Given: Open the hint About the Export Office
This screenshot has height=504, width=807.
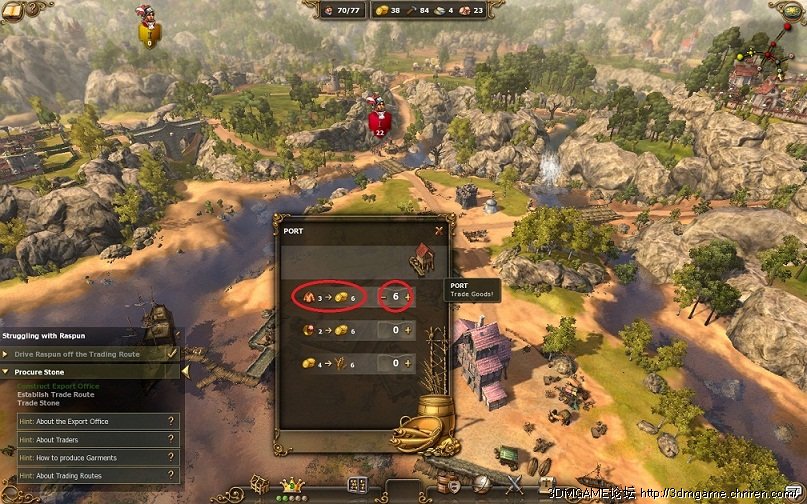Looking at the screenshot, I should coord(91,421).
